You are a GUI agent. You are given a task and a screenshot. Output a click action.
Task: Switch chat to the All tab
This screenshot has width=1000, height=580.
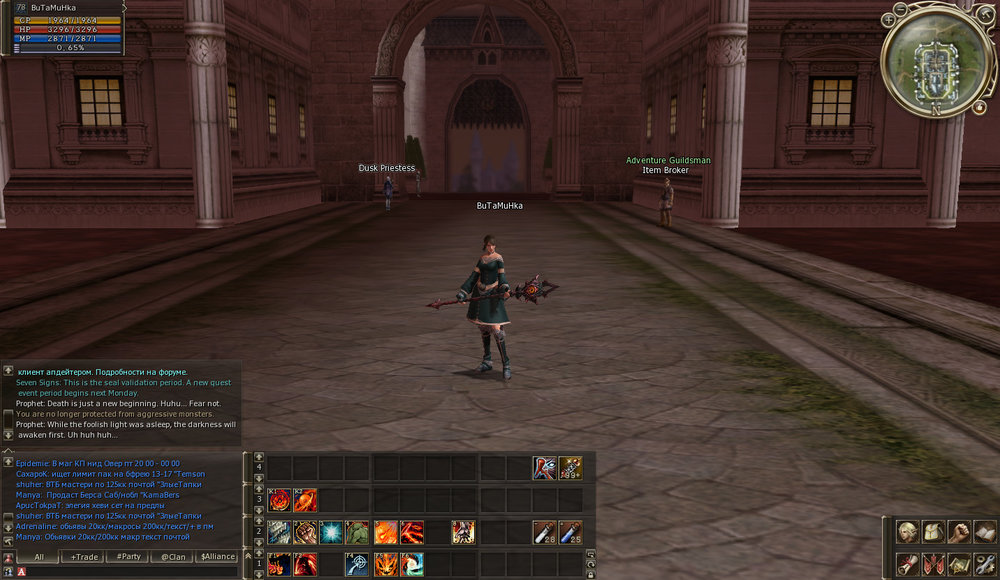[39, 556]
